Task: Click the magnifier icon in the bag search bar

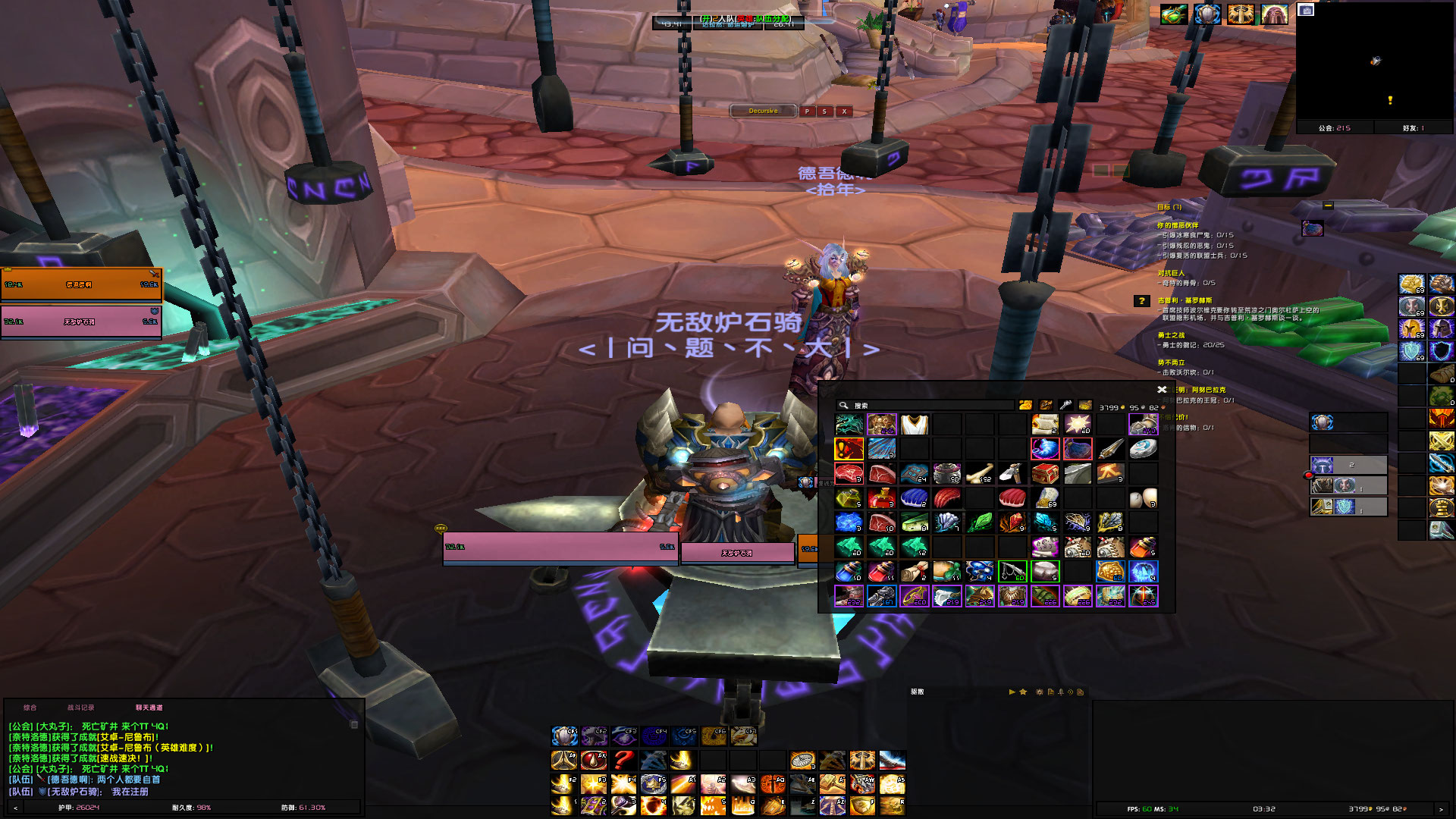Action: [x=844, y=404]
